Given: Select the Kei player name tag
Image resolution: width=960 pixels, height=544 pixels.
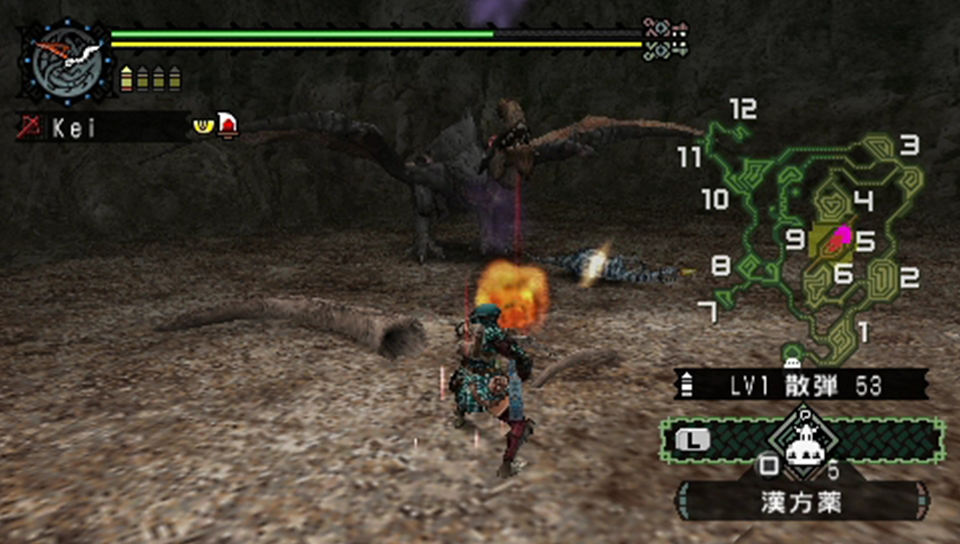Looking at the screenshot, I should pyautogui.click(x=100, y=127).
